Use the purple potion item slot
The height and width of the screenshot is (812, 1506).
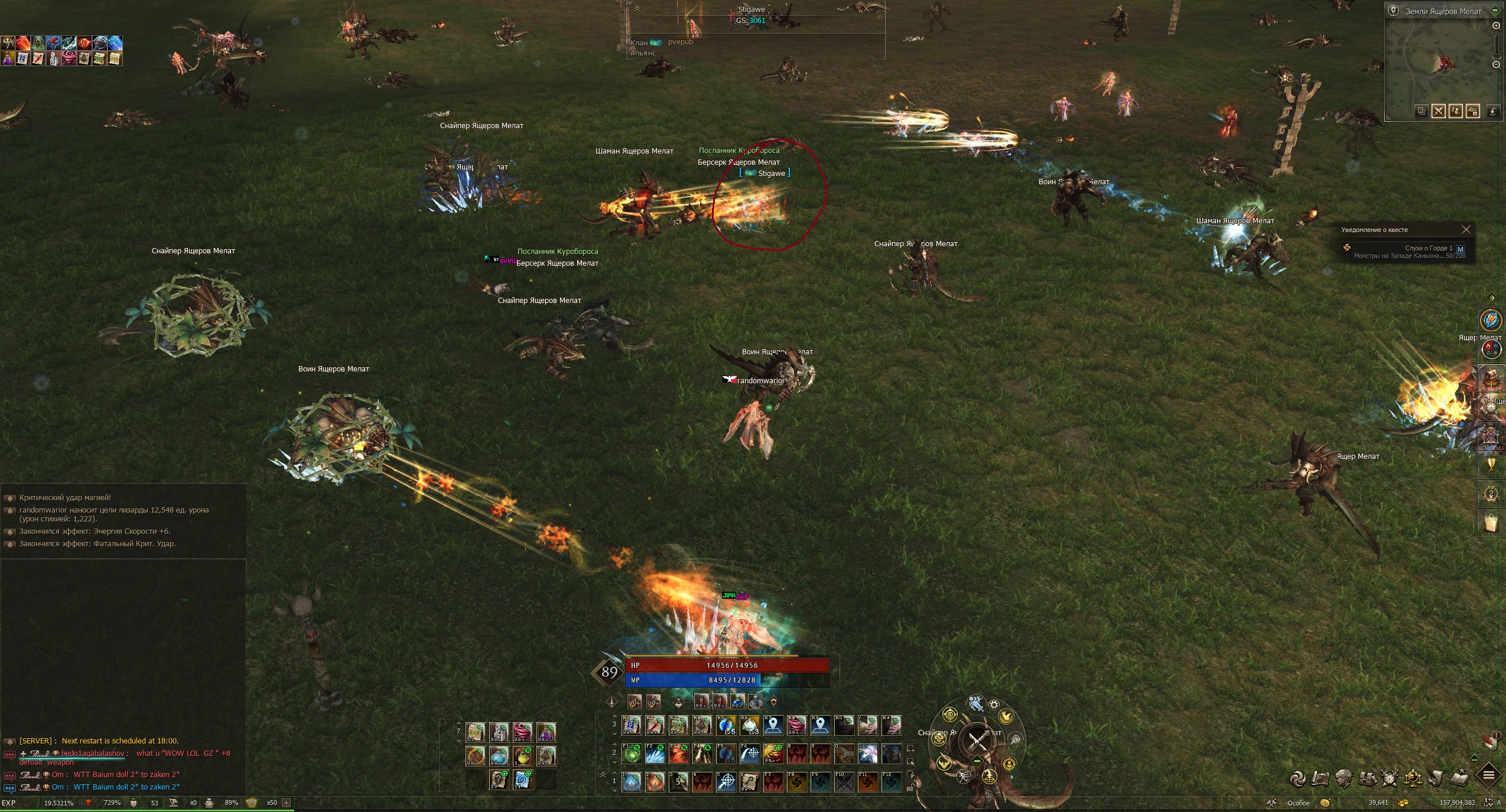click(546, 732)
